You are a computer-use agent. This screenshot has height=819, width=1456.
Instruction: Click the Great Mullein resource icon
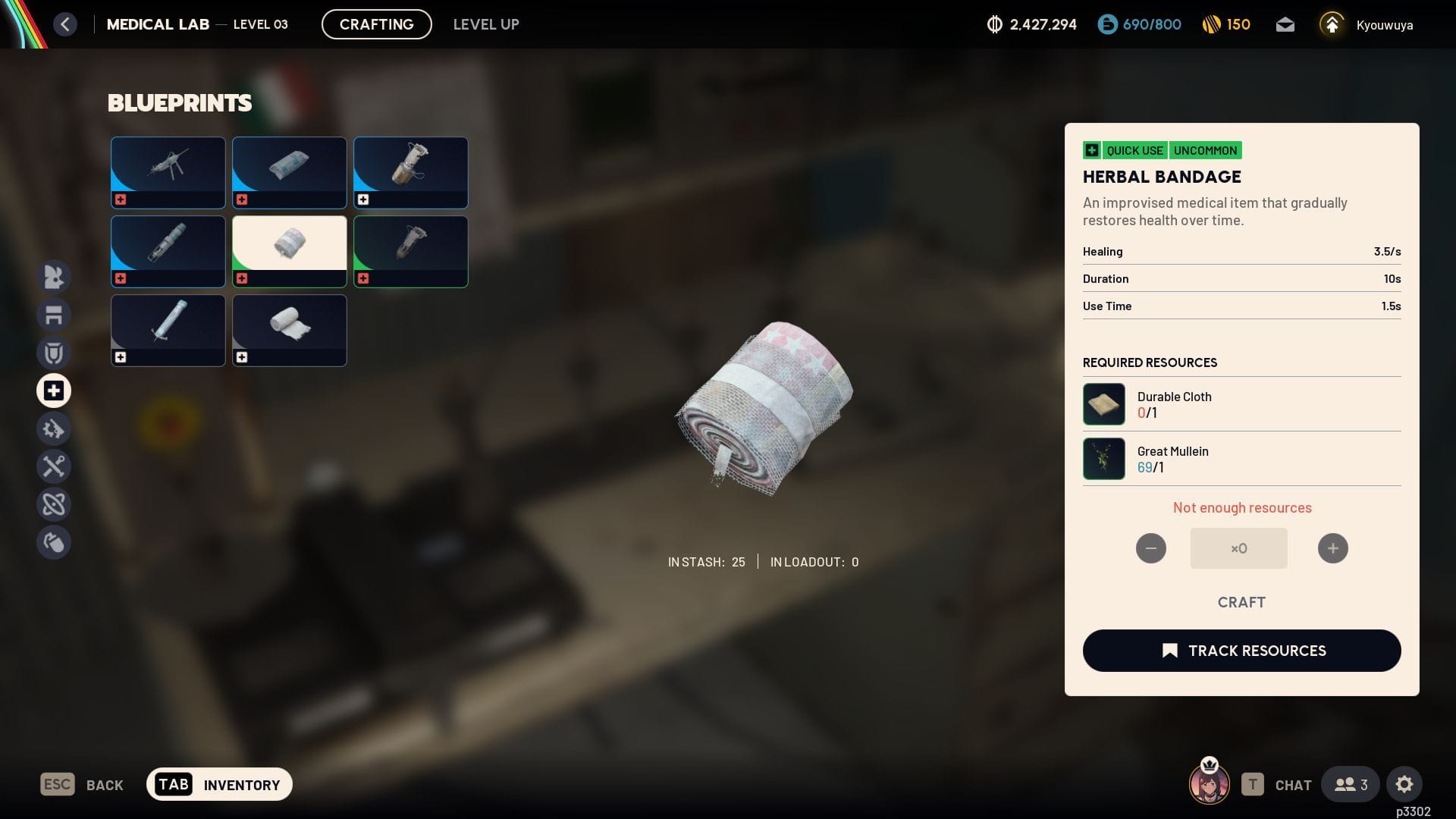tap(1103, 459)
